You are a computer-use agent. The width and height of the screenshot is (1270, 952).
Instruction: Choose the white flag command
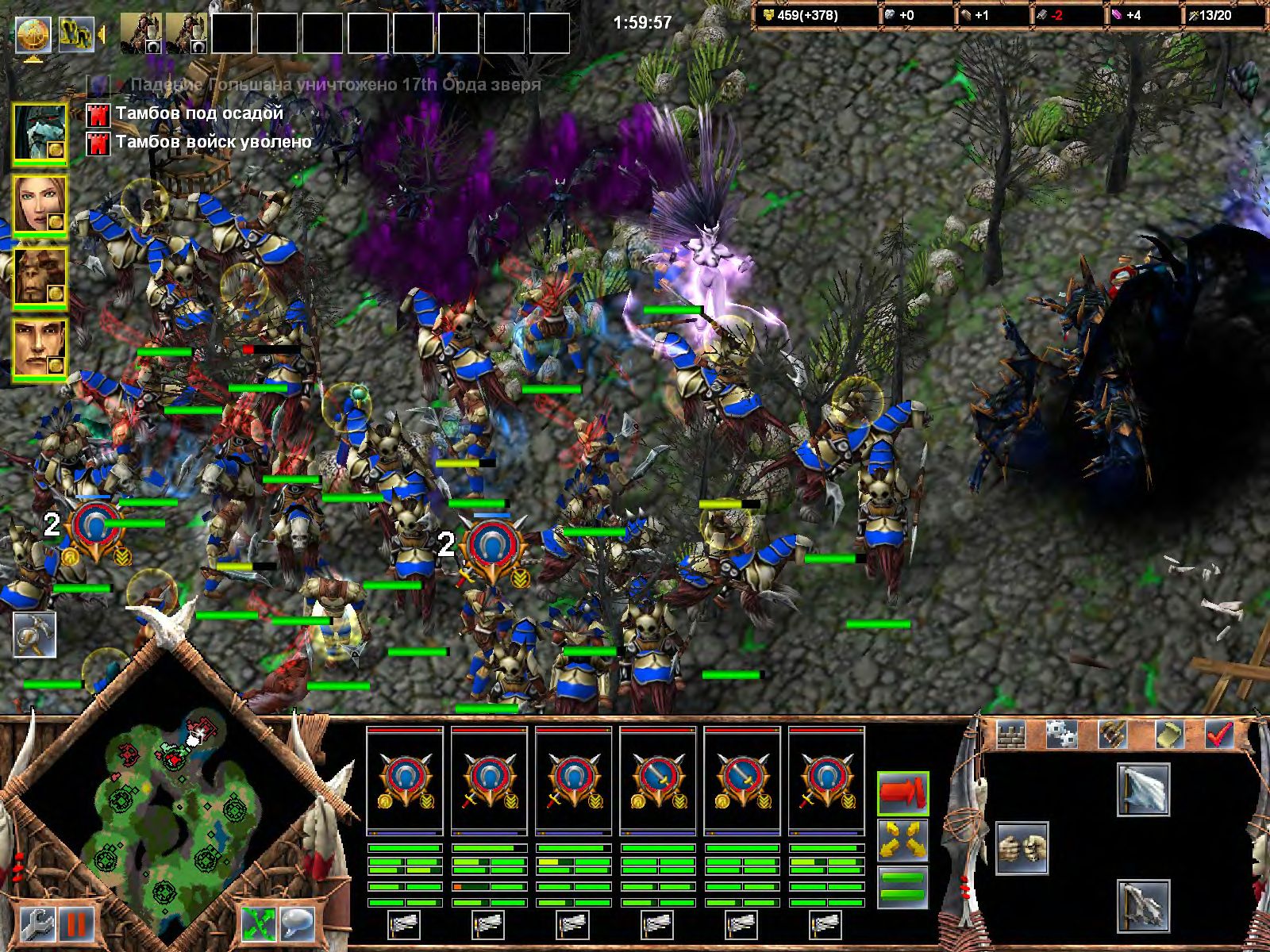coord(1143,789)
